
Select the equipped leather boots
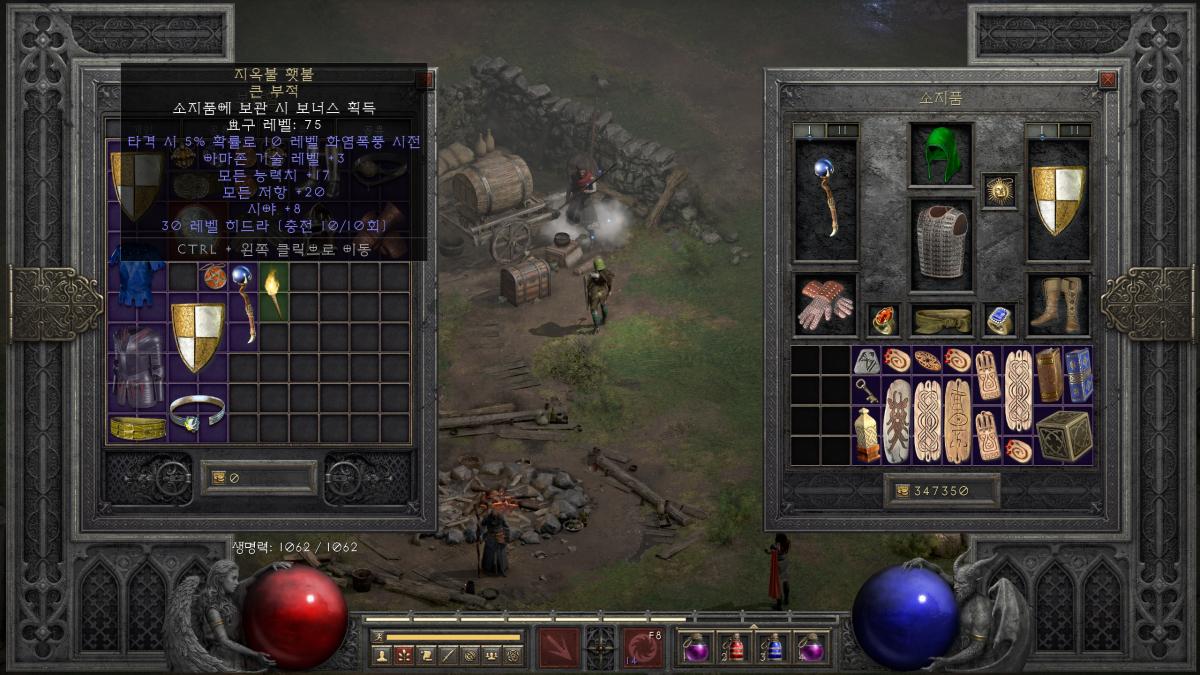click(x=1056, y=304)
